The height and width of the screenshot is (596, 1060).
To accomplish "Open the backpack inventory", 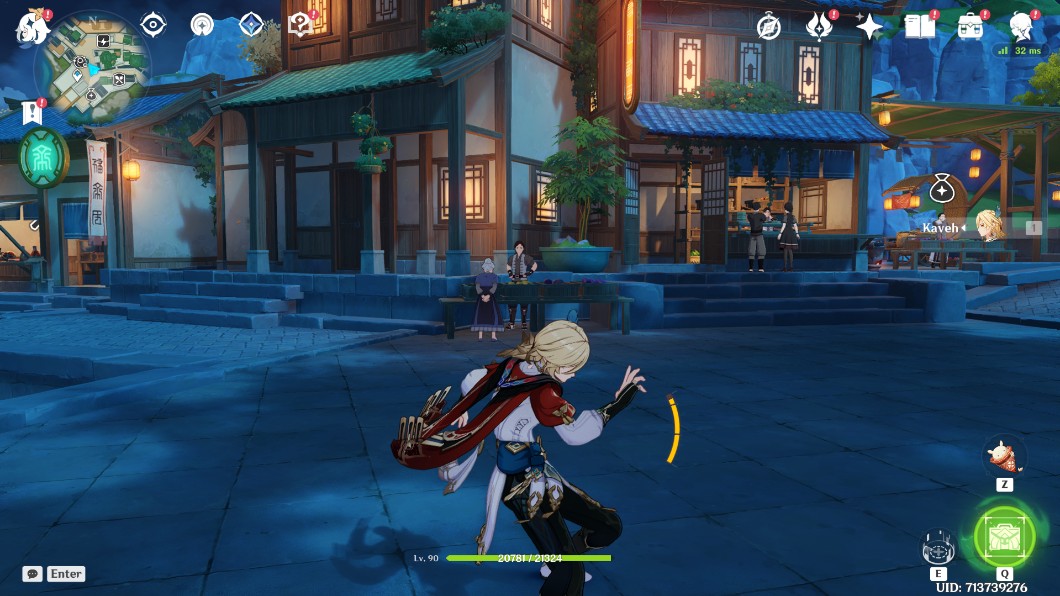I will [x=969, y=26].
